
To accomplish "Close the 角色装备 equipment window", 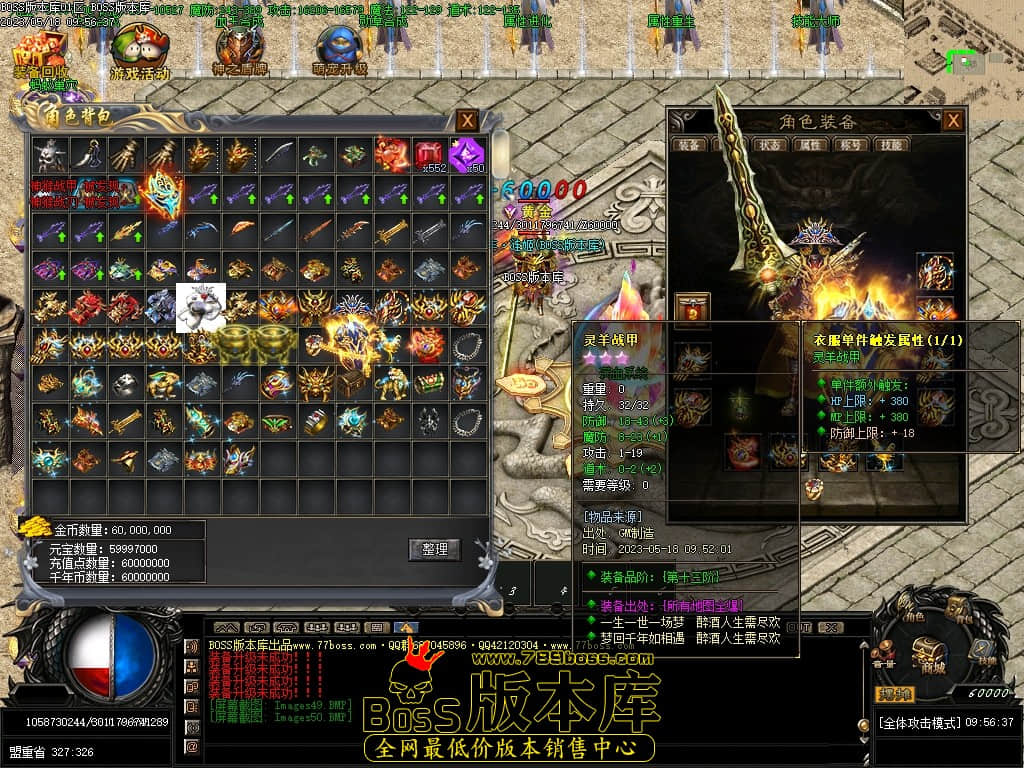I will [x=953, y=121].
